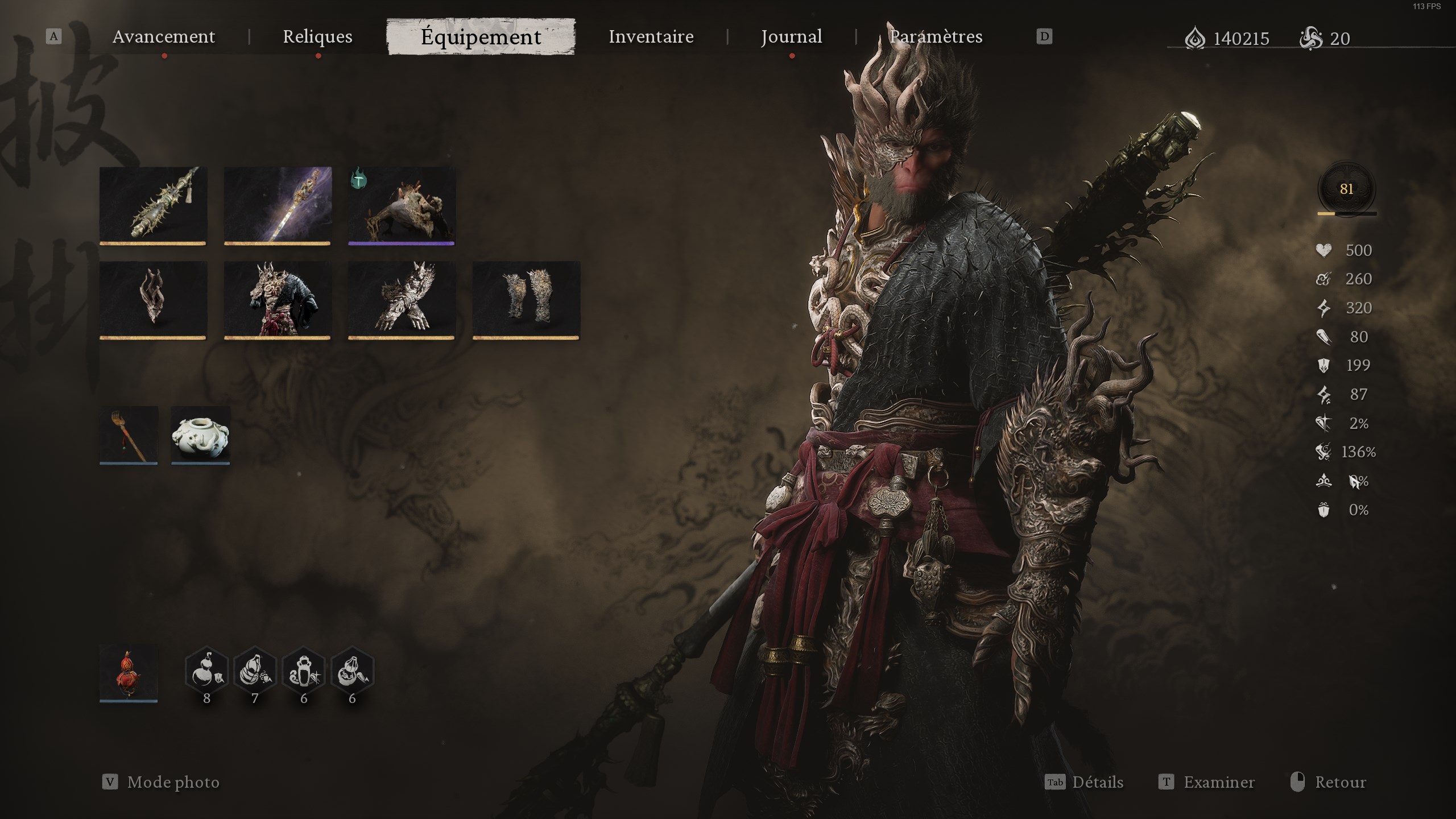This screenshot has height=819, width=1456.
Task: Switch to the Journal tab
Action: 791,36
